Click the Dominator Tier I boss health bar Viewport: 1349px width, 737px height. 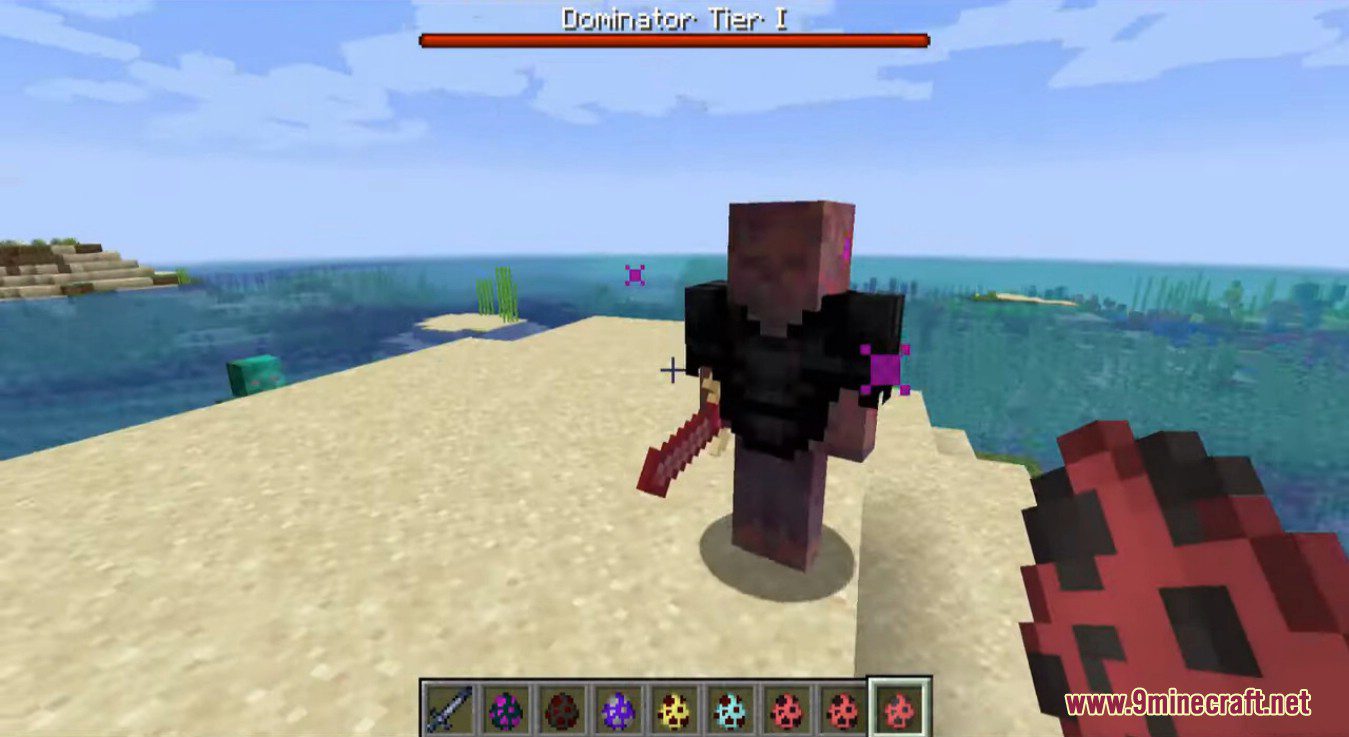[x=675, y=37]
